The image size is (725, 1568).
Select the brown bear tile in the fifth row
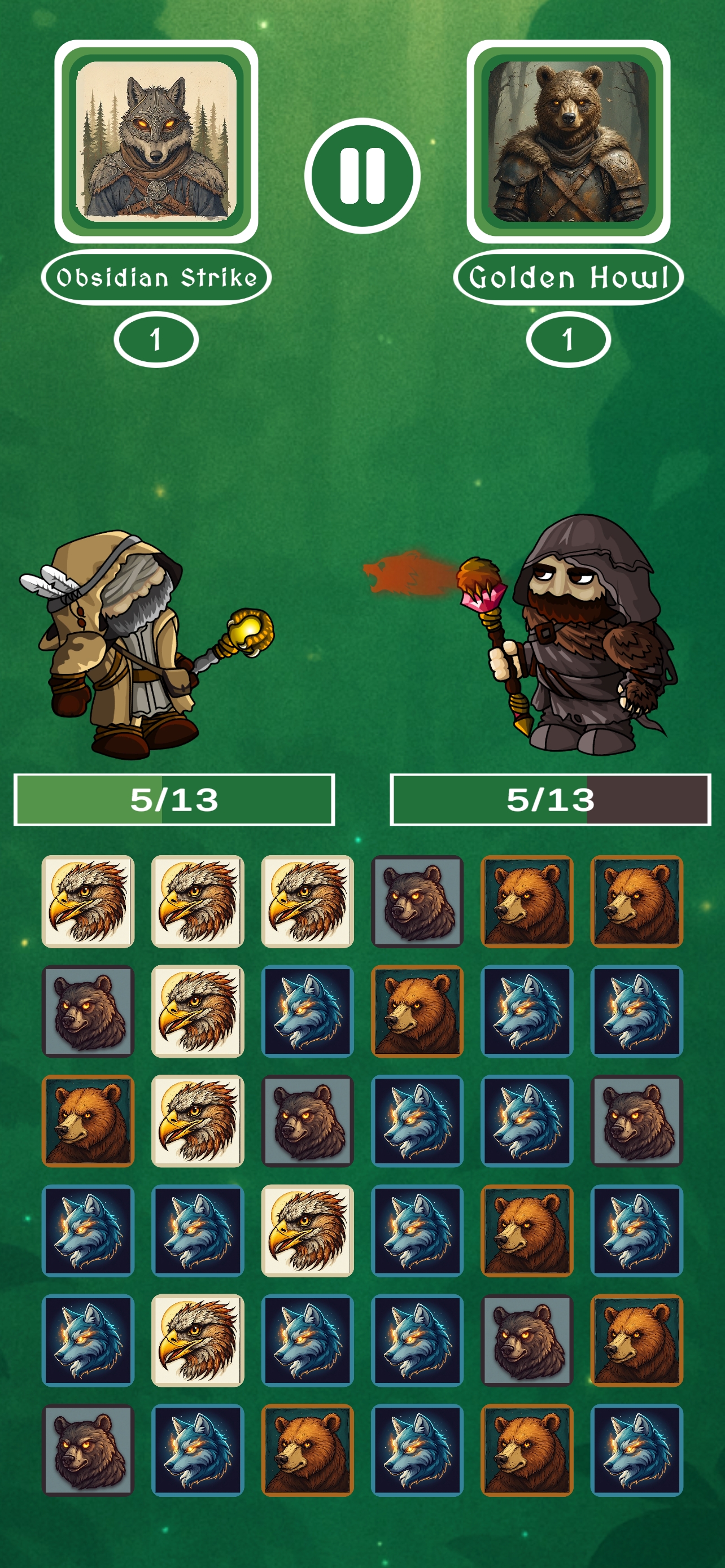(637, 1340)
